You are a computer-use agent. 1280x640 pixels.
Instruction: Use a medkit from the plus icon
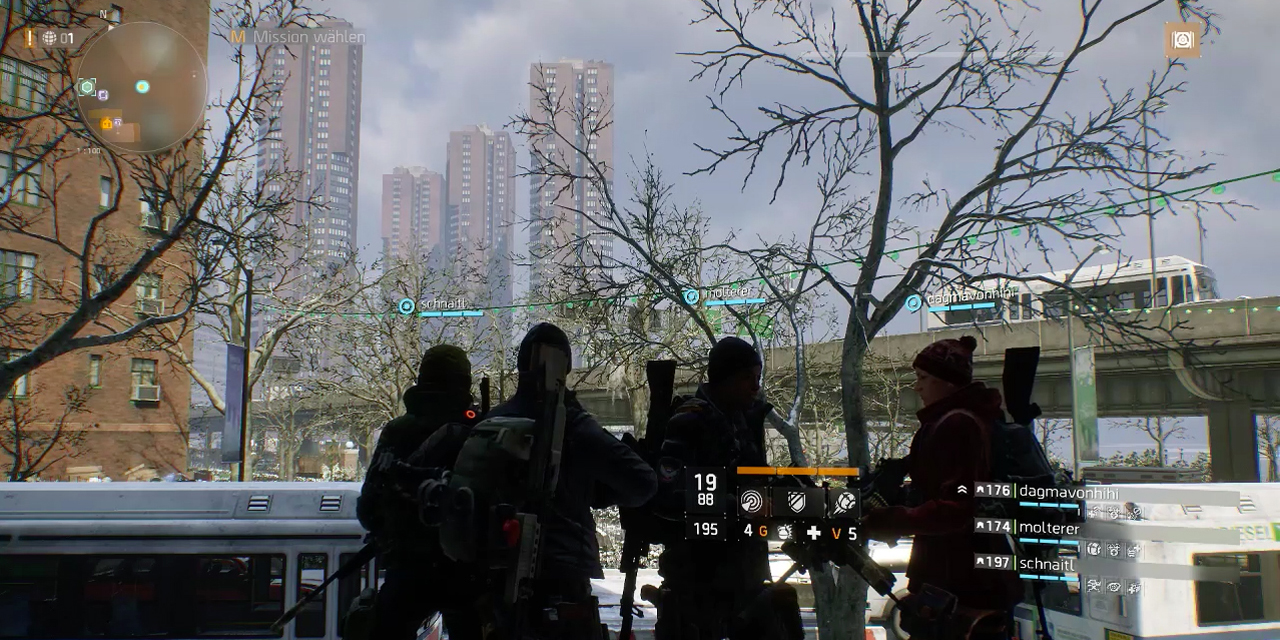(x=814, y=532)
